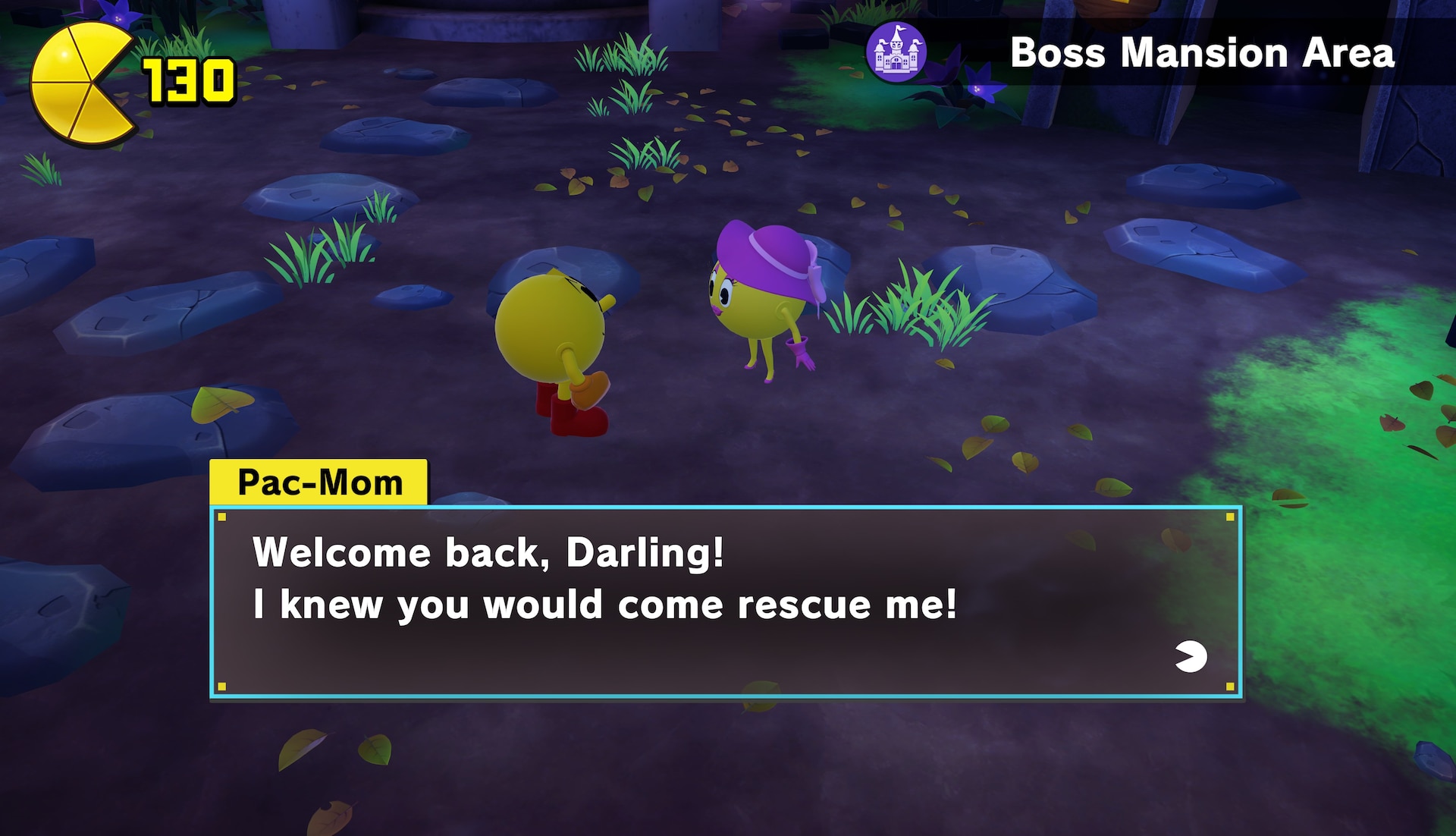Click Pac-Mom's dialogue text box
The image size is (1456, 836).
[725, 602]
